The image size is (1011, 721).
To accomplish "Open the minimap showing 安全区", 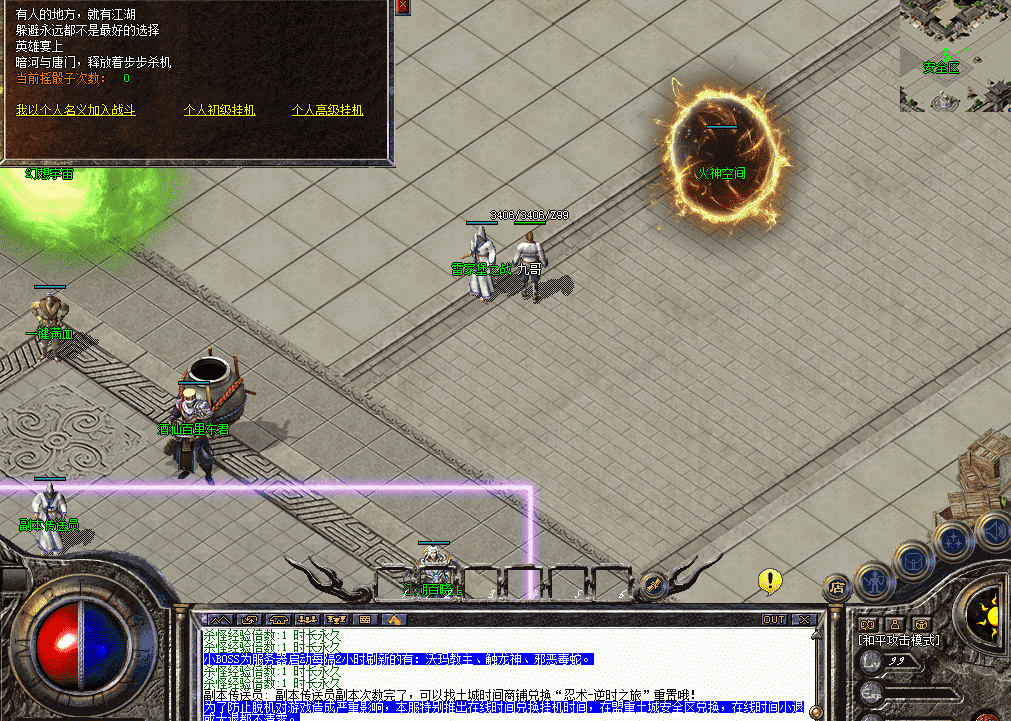I will (954, 55).
